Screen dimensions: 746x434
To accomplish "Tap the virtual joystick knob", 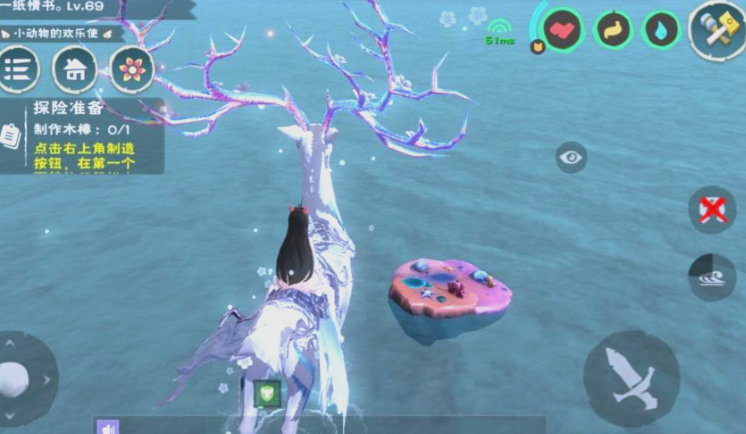I will 14,379.
